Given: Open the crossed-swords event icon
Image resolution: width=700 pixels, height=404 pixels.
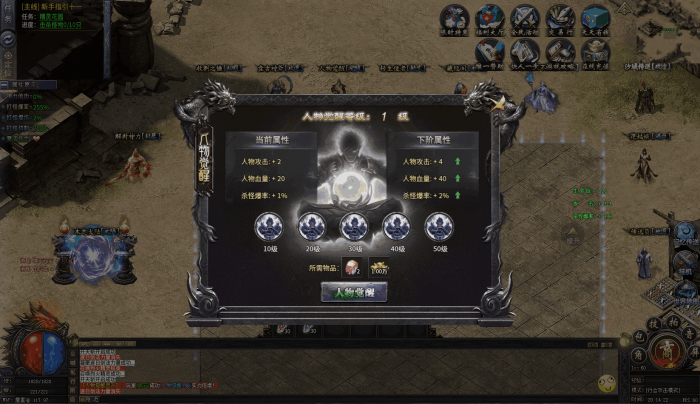Looking at the screenshot, I should coord(524,17).
